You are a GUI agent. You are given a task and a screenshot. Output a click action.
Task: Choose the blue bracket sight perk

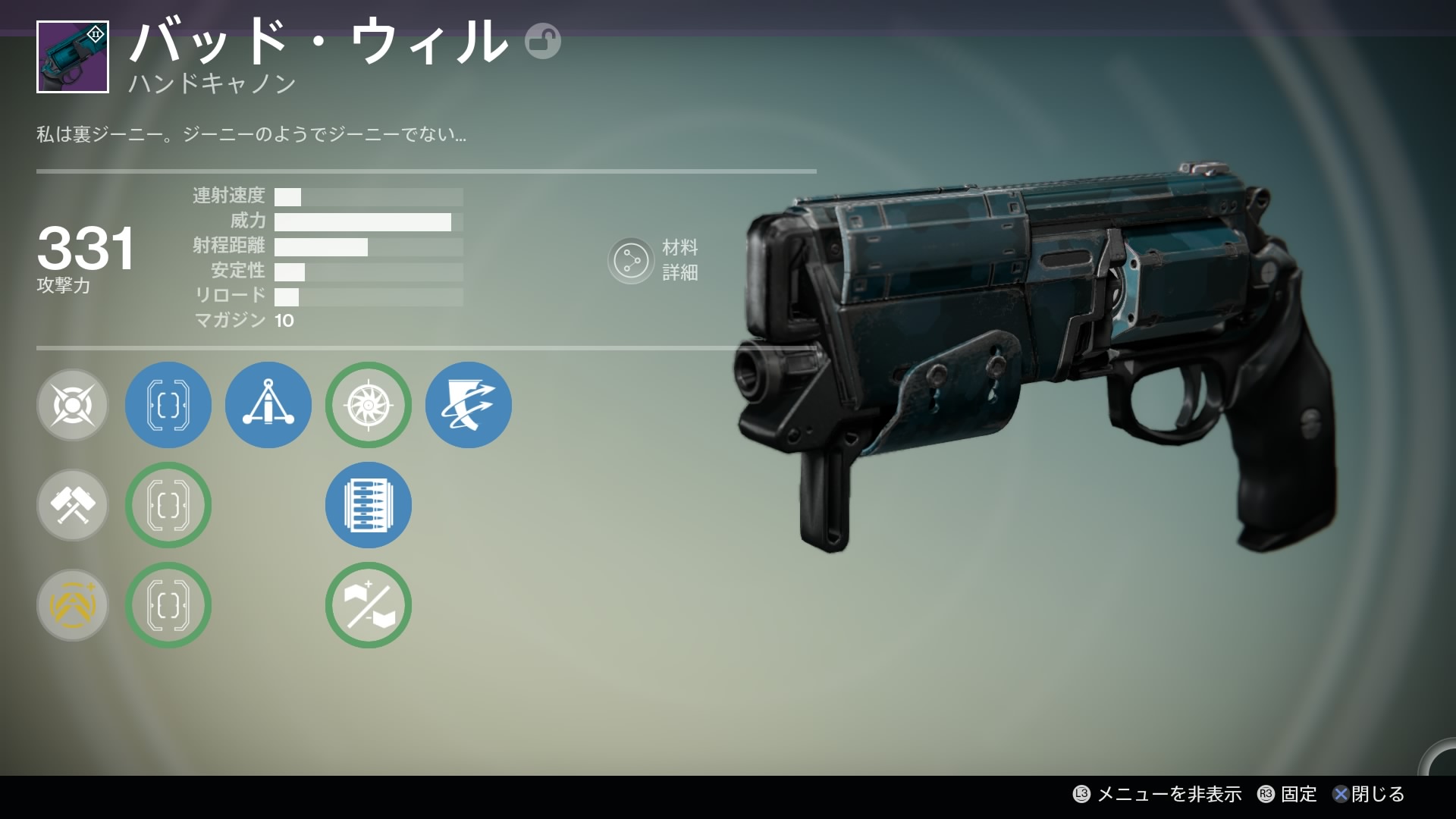point(168,405)
